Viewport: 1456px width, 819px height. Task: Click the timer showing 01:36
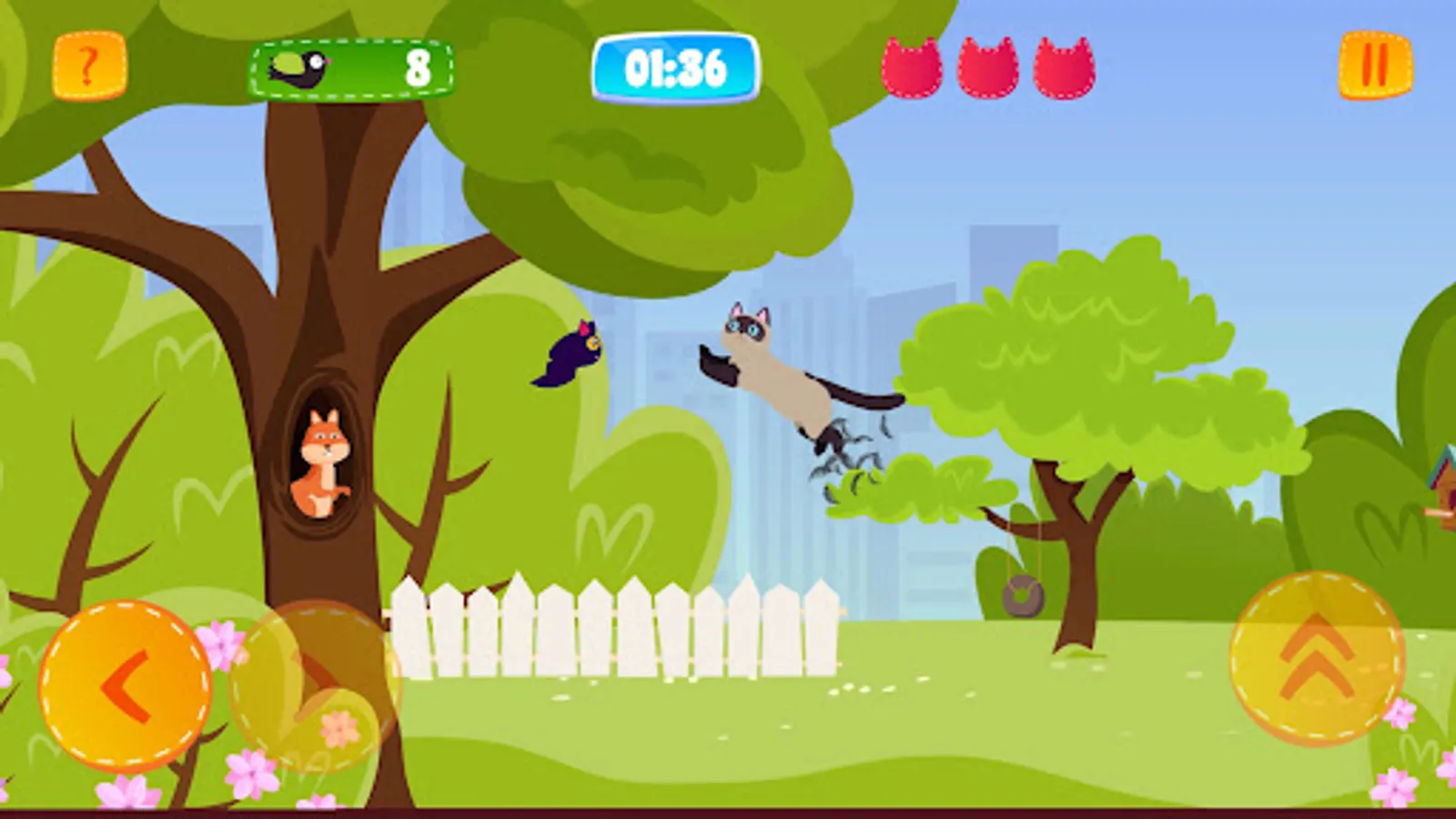673,66
